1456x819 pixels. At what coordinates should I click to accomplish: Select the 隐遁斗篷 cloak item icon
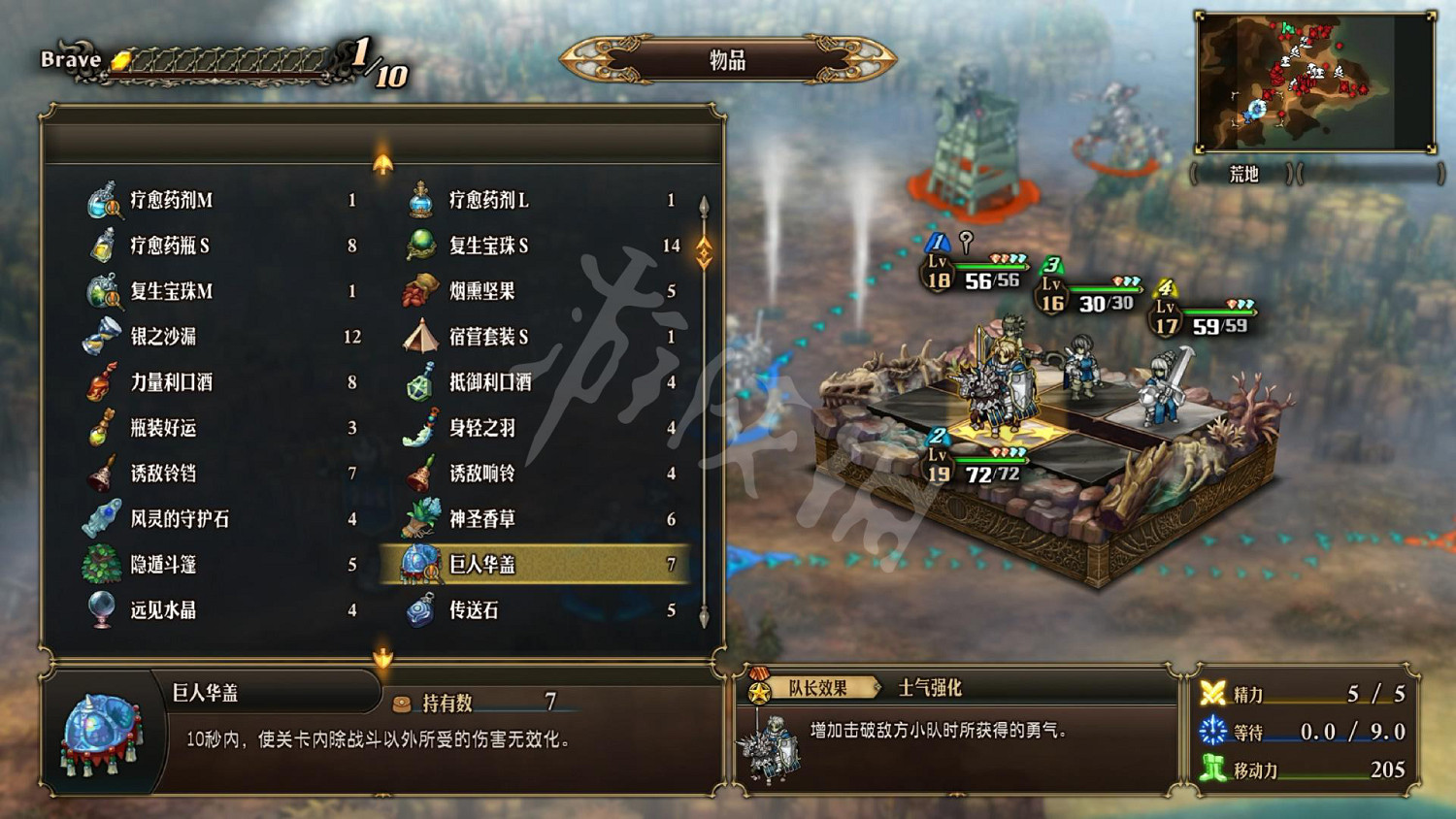(99, 564)
